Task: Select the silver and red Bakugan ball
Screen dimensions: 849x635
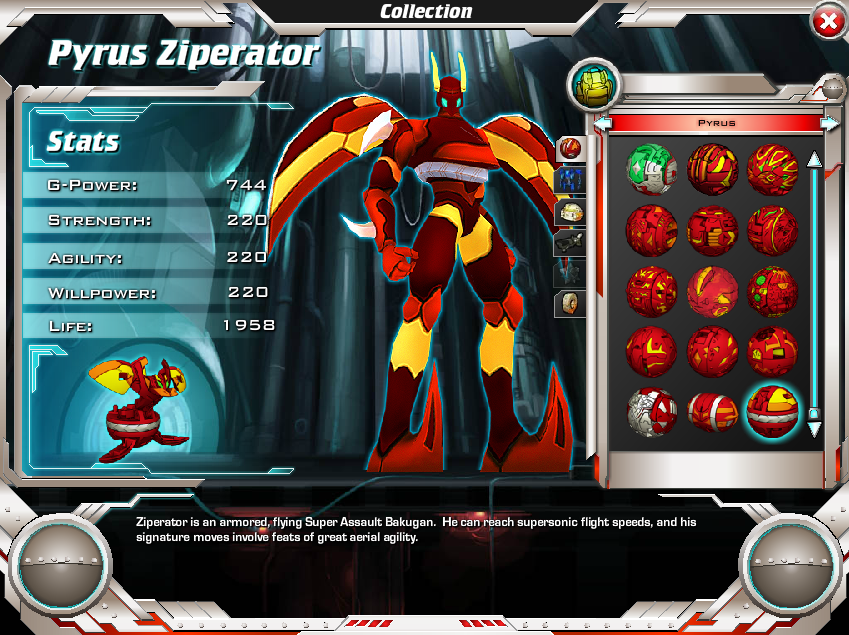Action: [651, 411]
